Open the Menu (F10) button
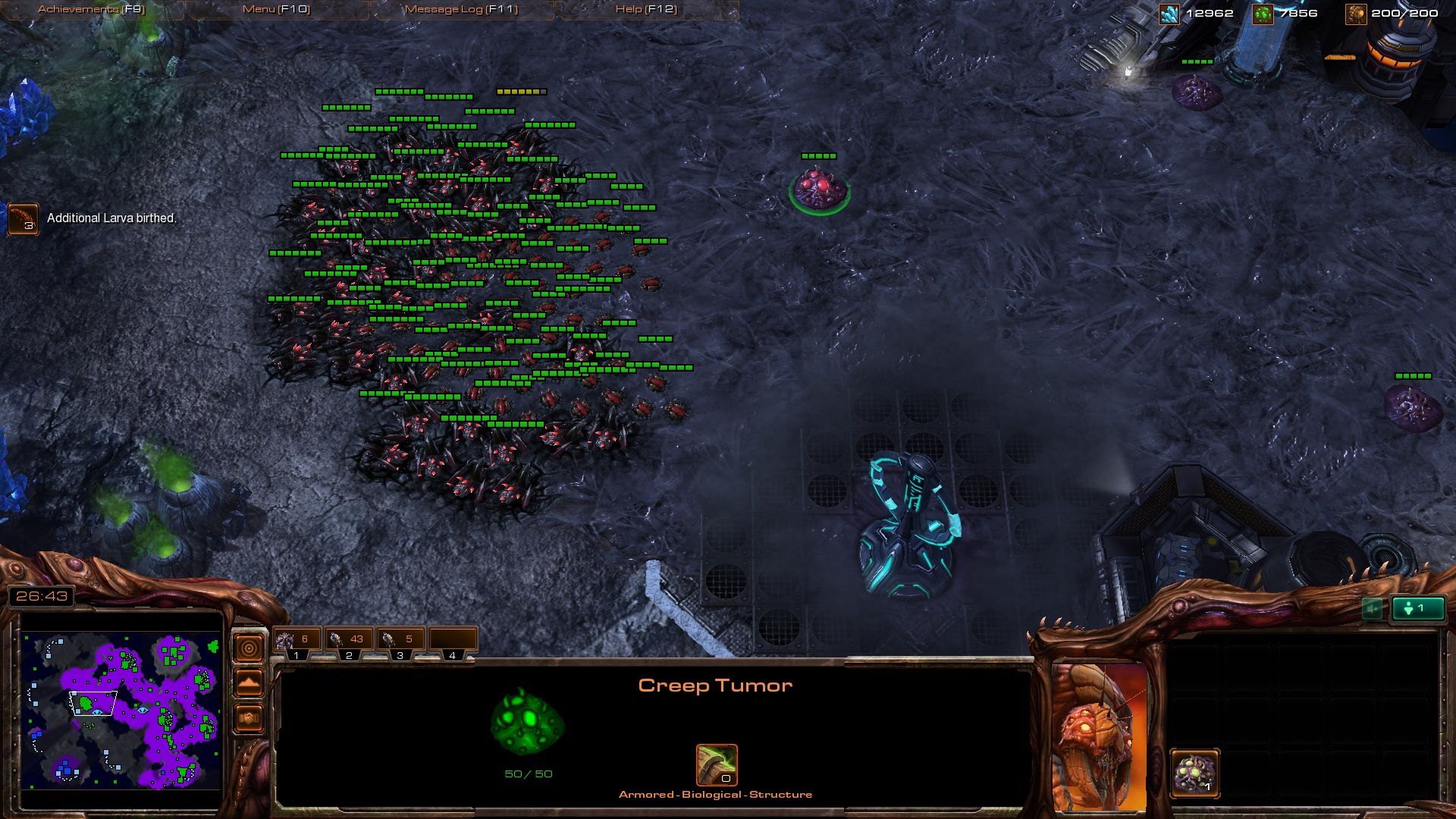The image size is (1456, 819). (276, 9)
